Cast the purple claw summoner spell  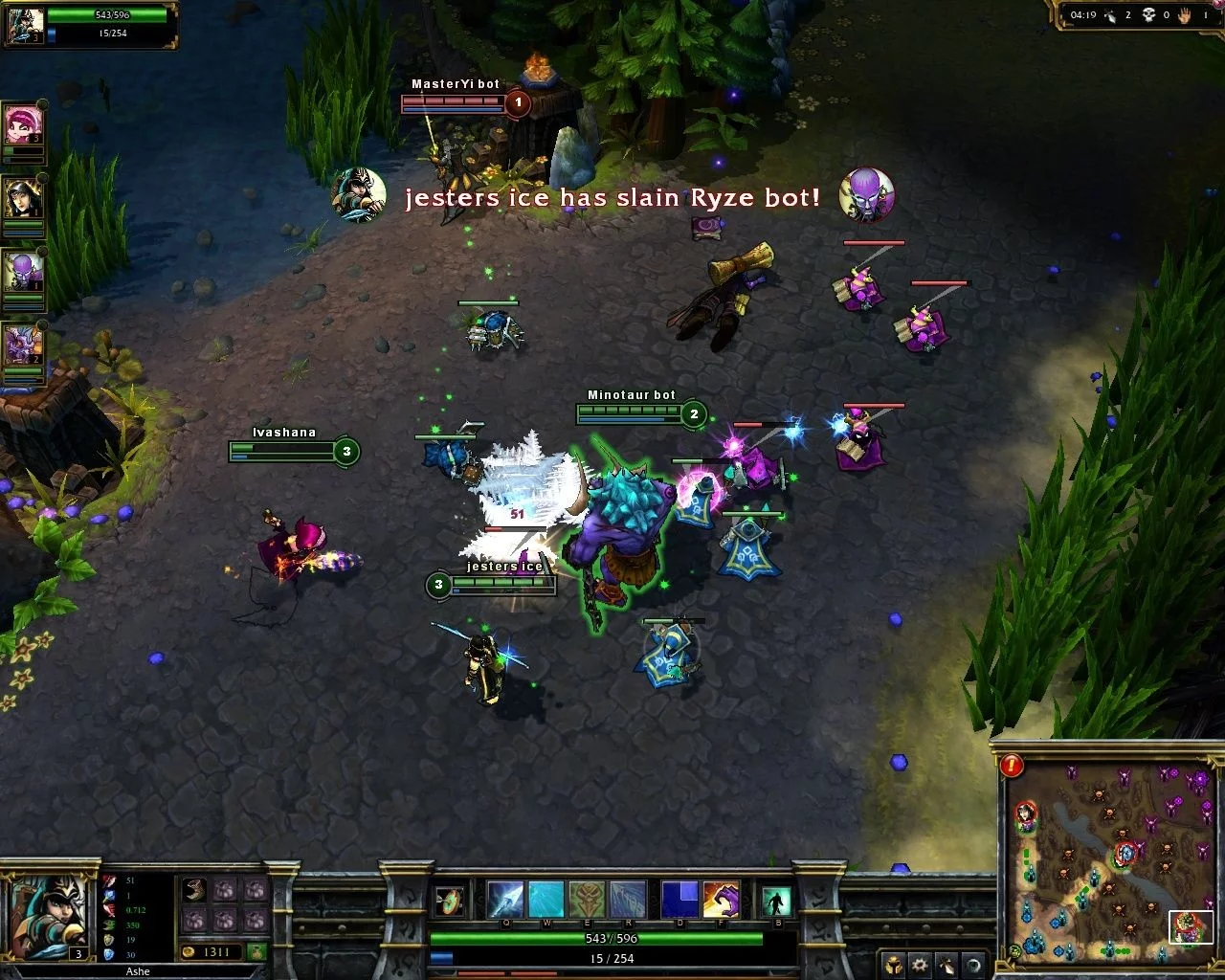(x=721, y=900)
